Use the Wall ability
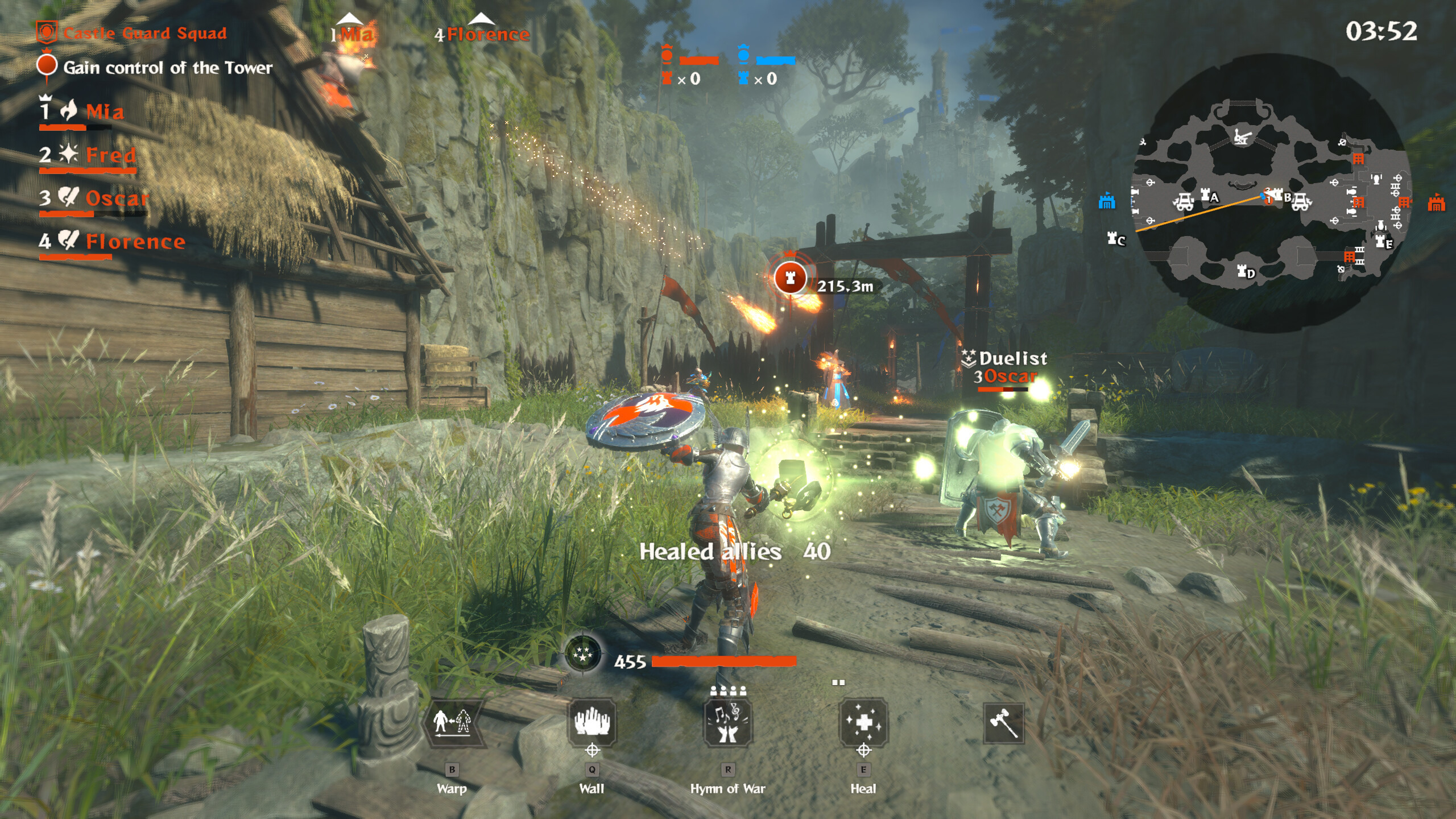1456x819 pixels. click(591, 722)
